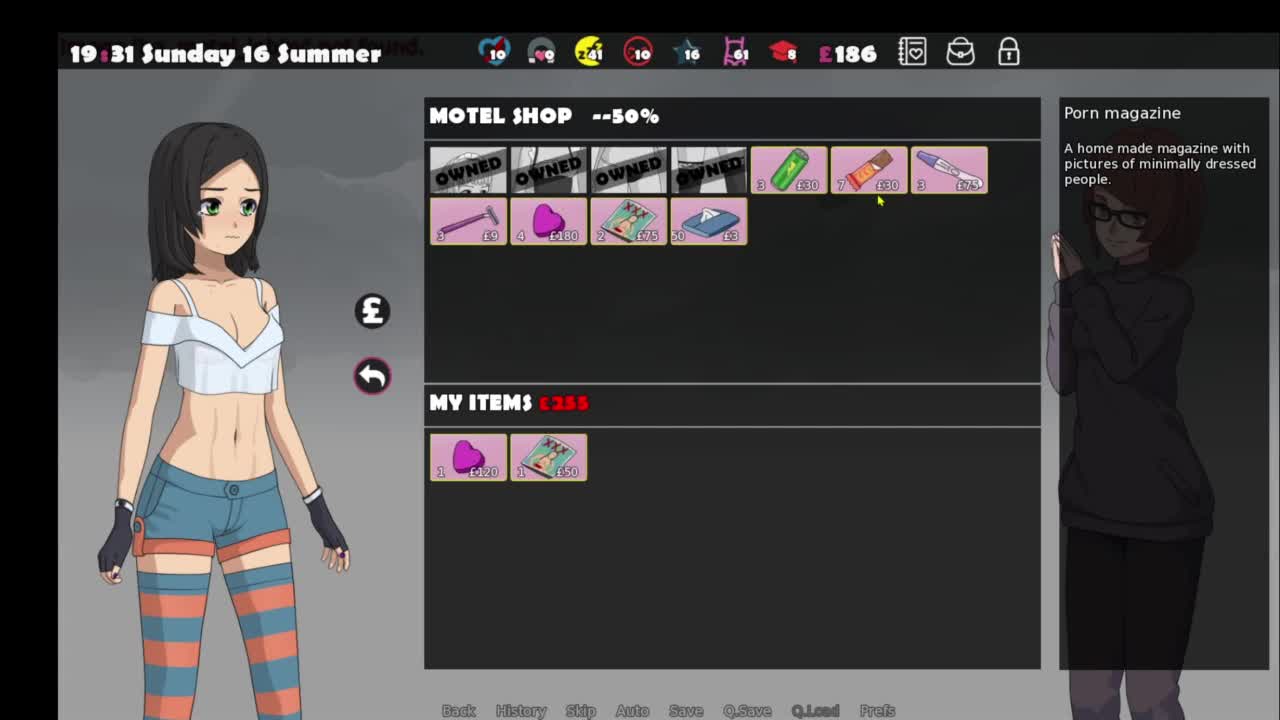Image resolution: width=1280 pixels, height=720 pixels.
Task: Quick save with Q.Save
Action: point(747,710)
